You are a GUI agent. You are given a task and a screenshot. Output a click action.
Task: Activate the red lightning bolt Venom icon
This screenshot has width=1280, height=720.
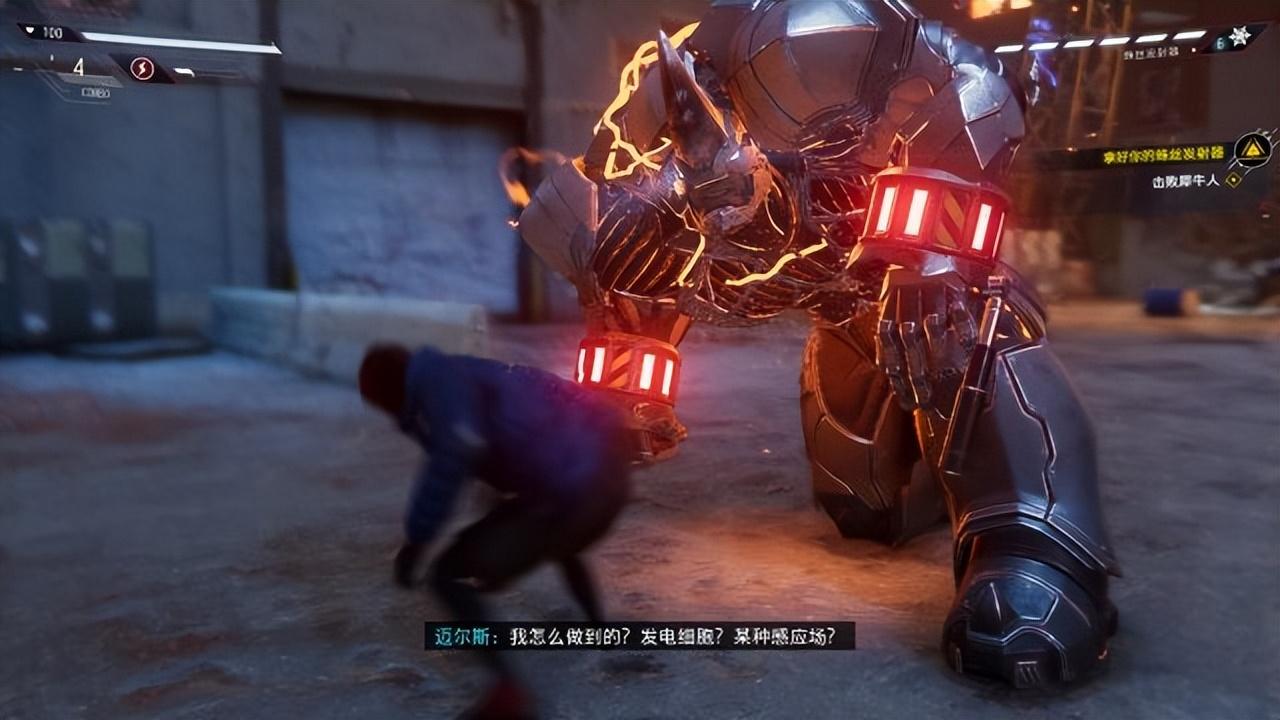click(x=142, y=69)
